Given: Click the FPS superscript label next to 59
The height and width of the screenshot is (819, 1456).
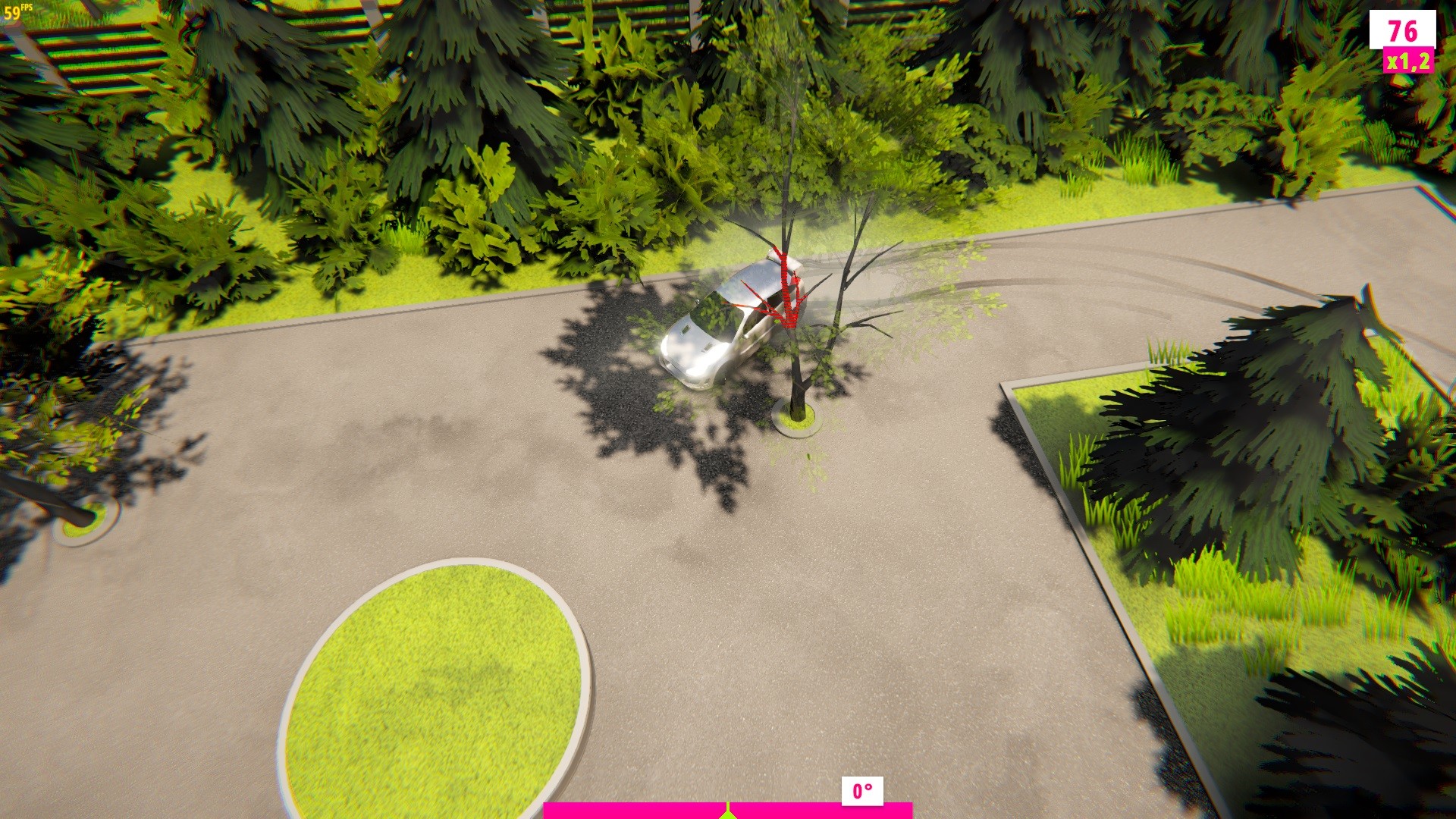Looking at the screenshot, I should (x=27, y=8).
